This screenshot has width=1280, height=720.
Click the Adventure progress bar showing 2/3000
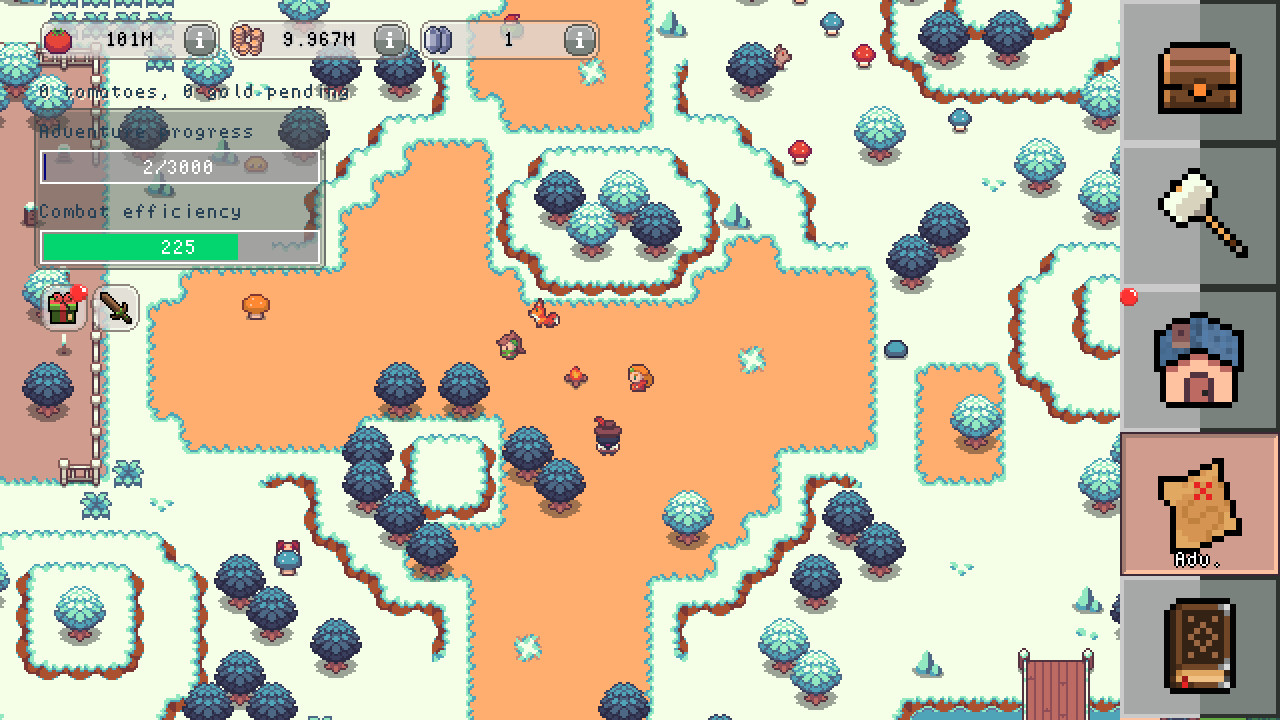point(178,167)
